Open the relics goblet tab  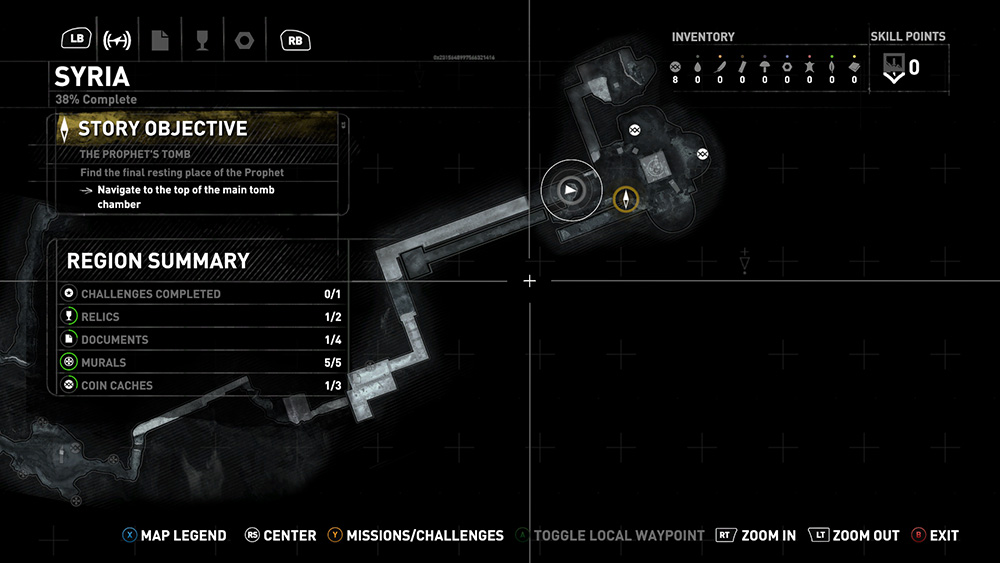pyautogui.click(x=202, y=40)
